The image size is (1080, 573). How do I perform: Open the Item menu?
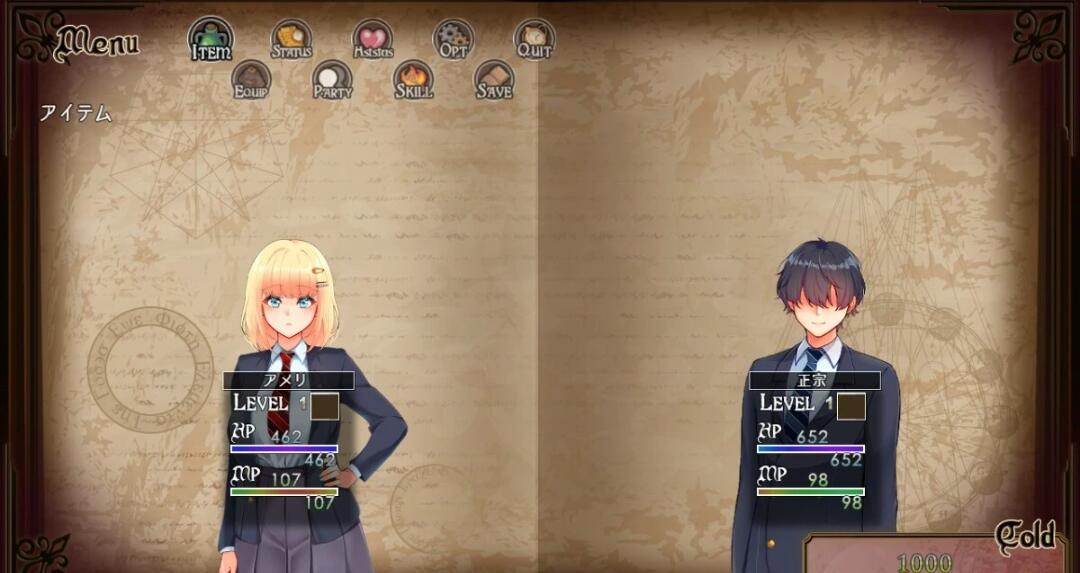(211, 40)
